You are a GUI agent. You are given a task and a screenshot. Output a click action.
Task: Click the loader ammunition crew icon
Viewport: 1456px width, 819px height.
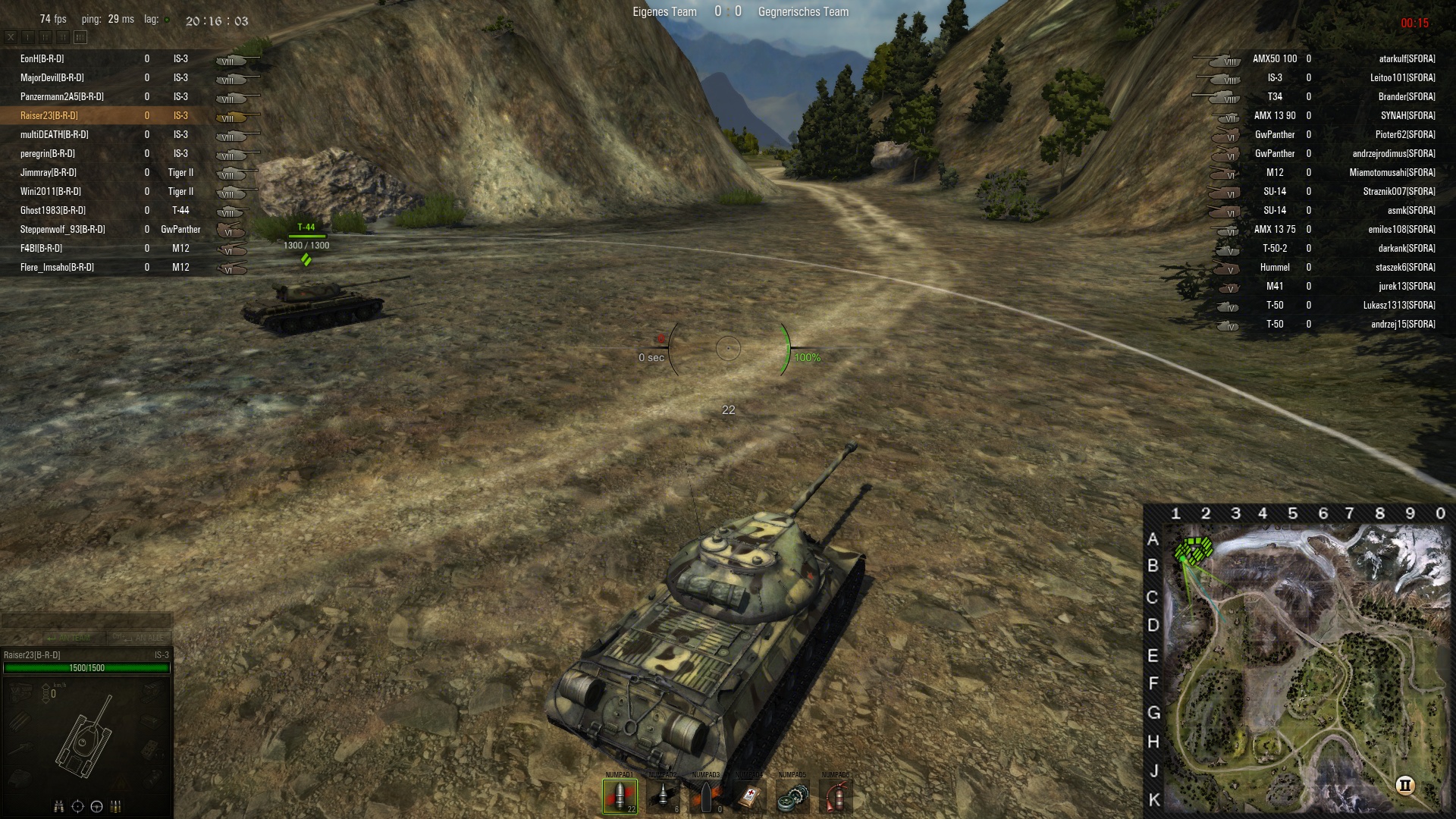click(116, 806)
